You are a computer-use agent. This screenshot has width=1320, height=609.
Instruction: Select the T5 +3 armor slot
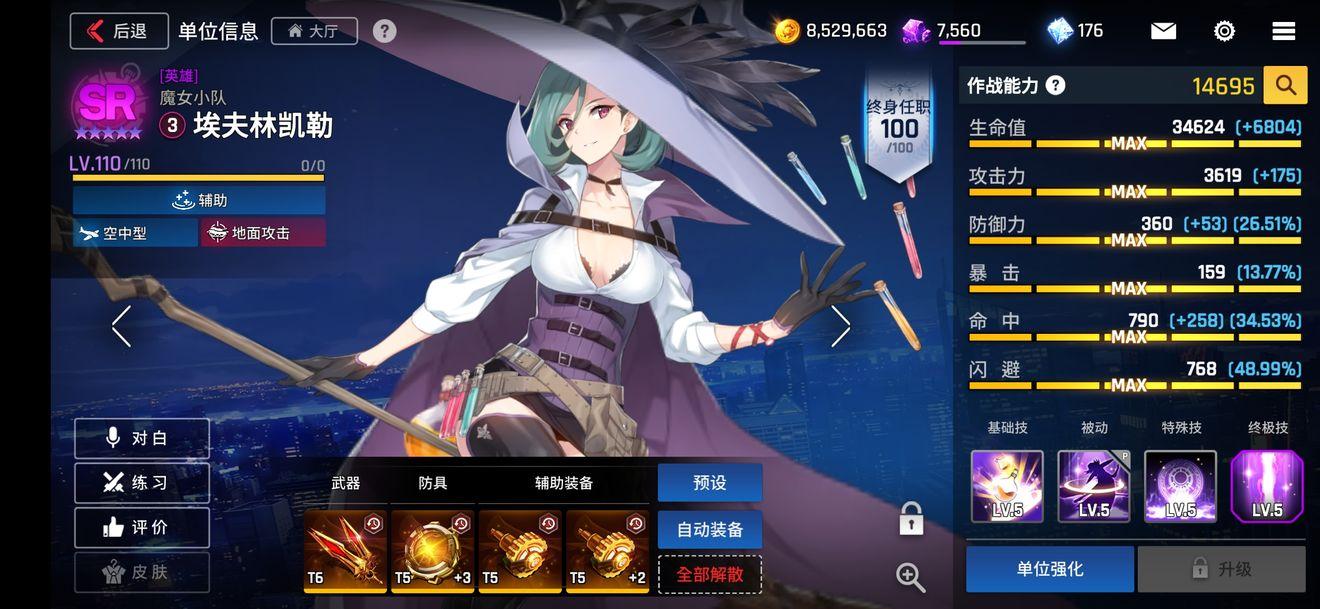[x=432, y=551]
